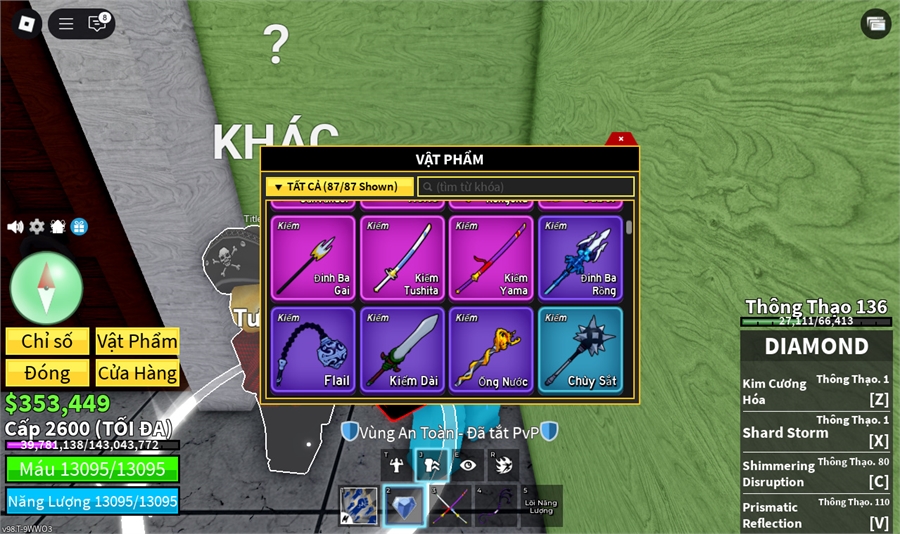Image resolution: width=900 pixels, height=534 pixels.
Task: Choose the Kiếm Yama sword
Action: (x=491, y=258)
